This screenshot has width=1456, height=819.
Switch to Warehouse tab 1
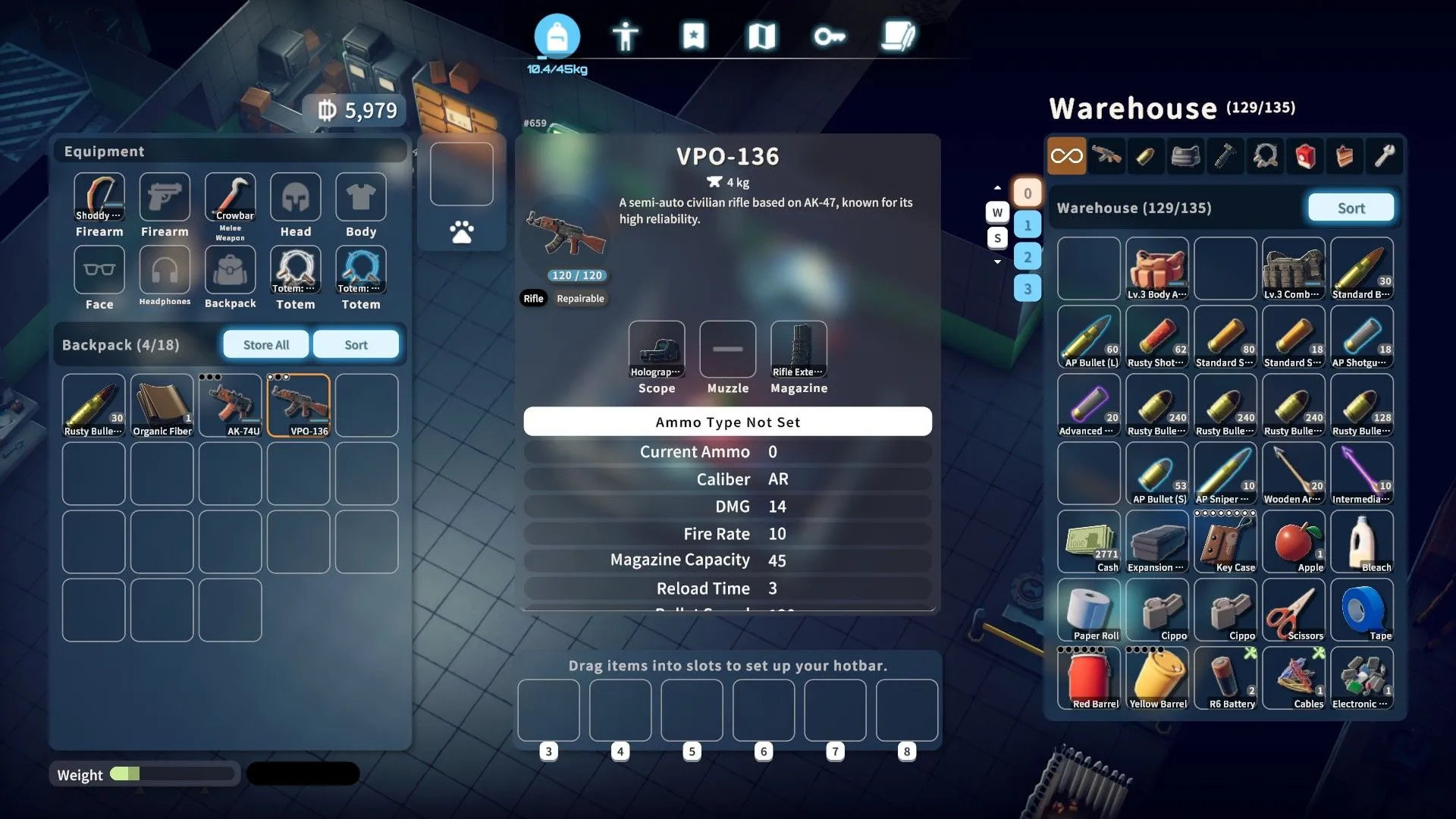[1028, 223]
